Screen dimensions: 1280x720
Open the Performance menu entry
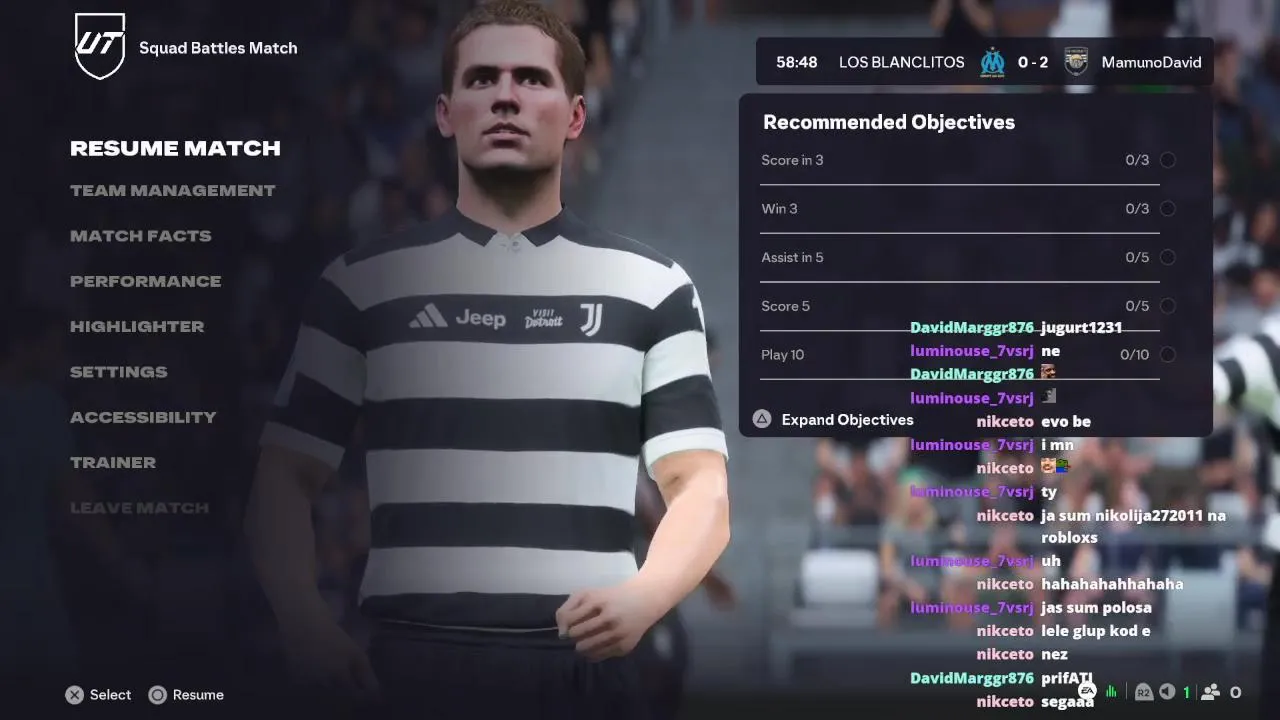[145, 282]
